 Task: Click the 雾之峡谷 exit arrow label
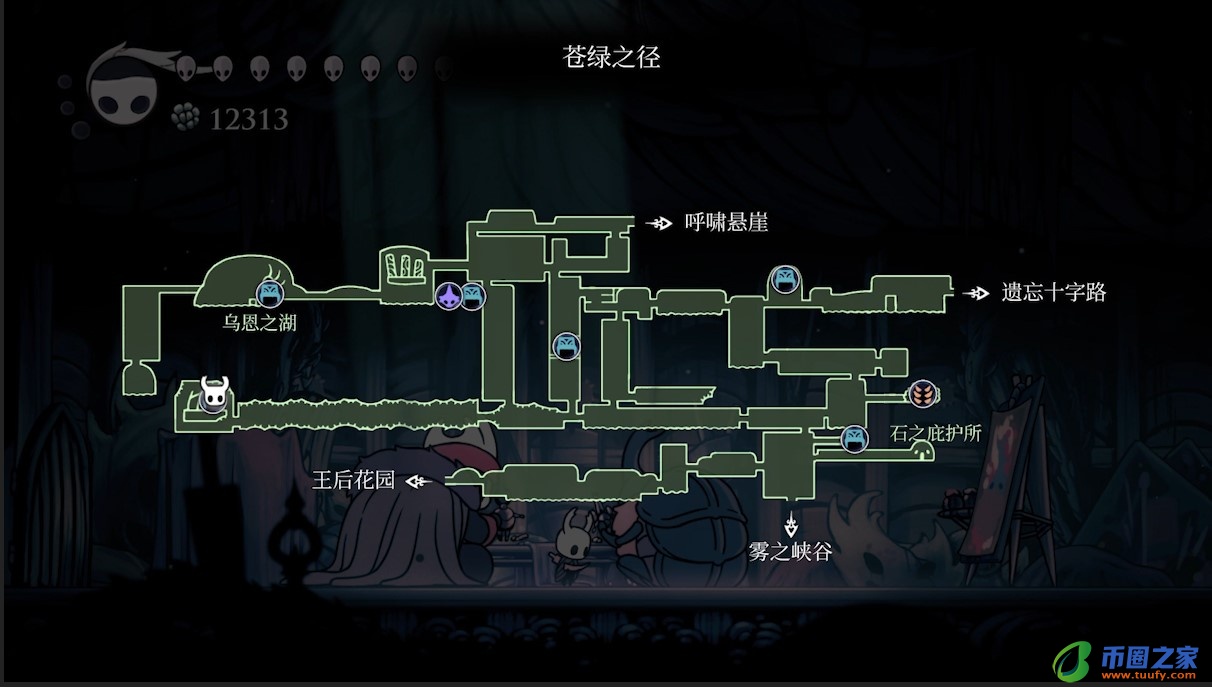(x=791, y=540)
